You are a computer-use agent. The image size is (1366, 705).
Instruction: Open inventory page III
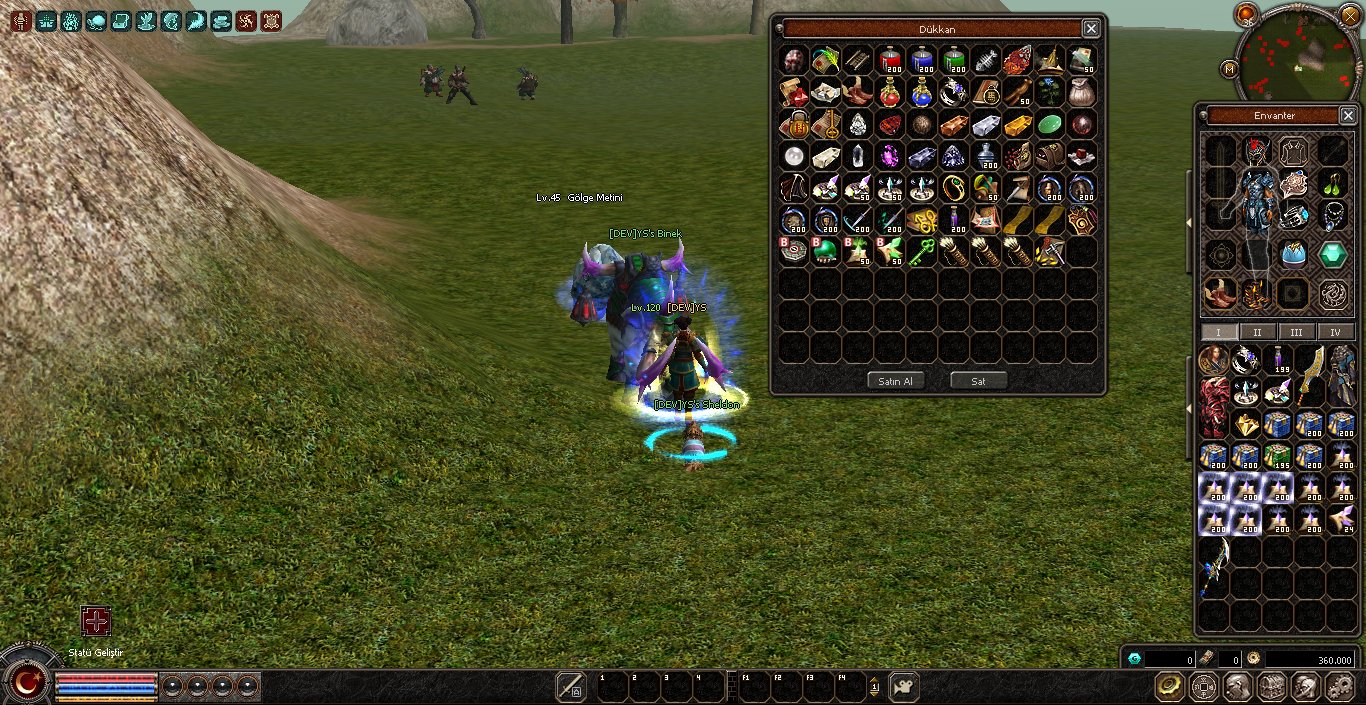[x=1296, y=332]
